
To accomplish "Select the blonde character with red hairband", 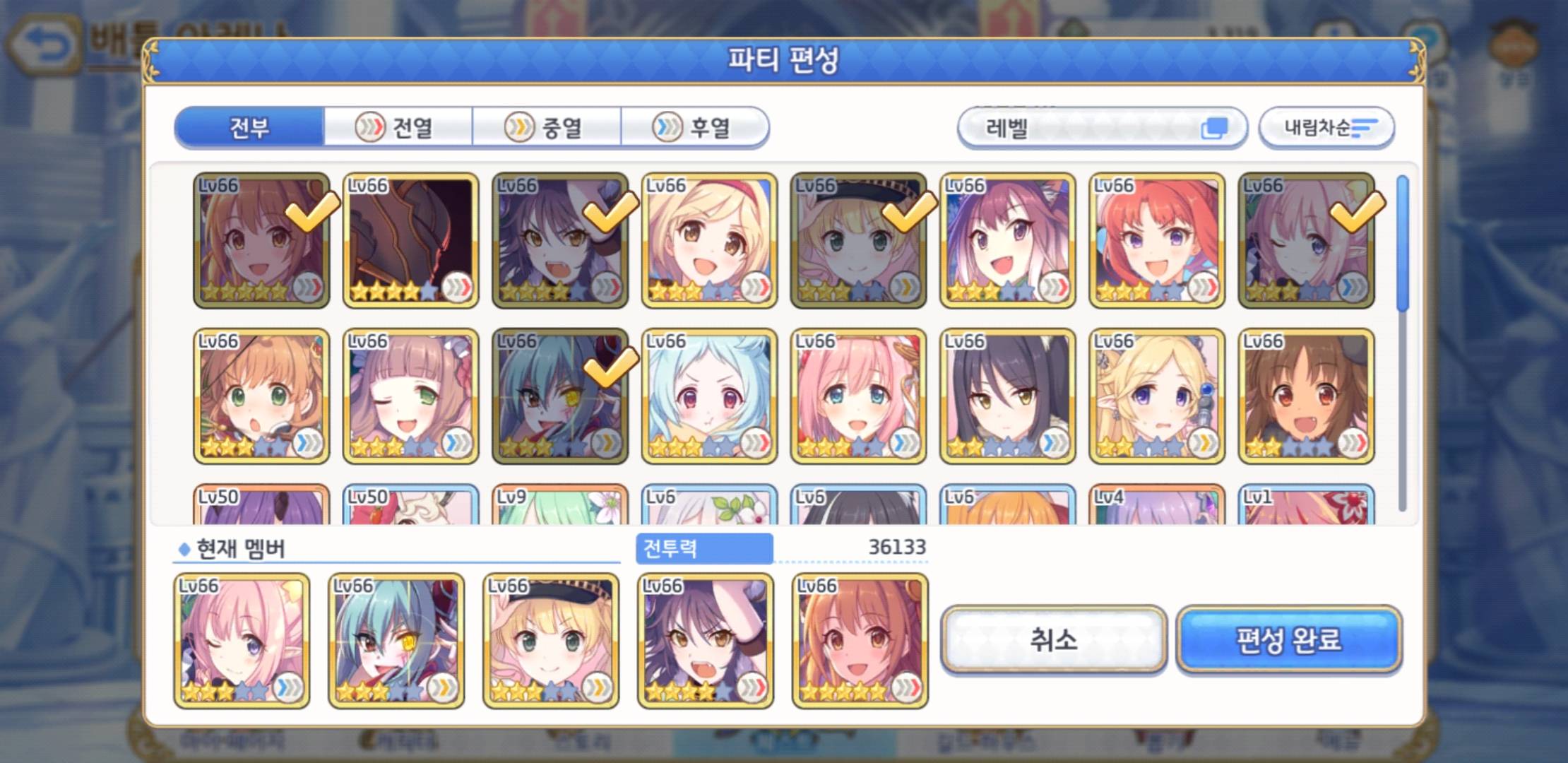I will click(x=709, y=240).
